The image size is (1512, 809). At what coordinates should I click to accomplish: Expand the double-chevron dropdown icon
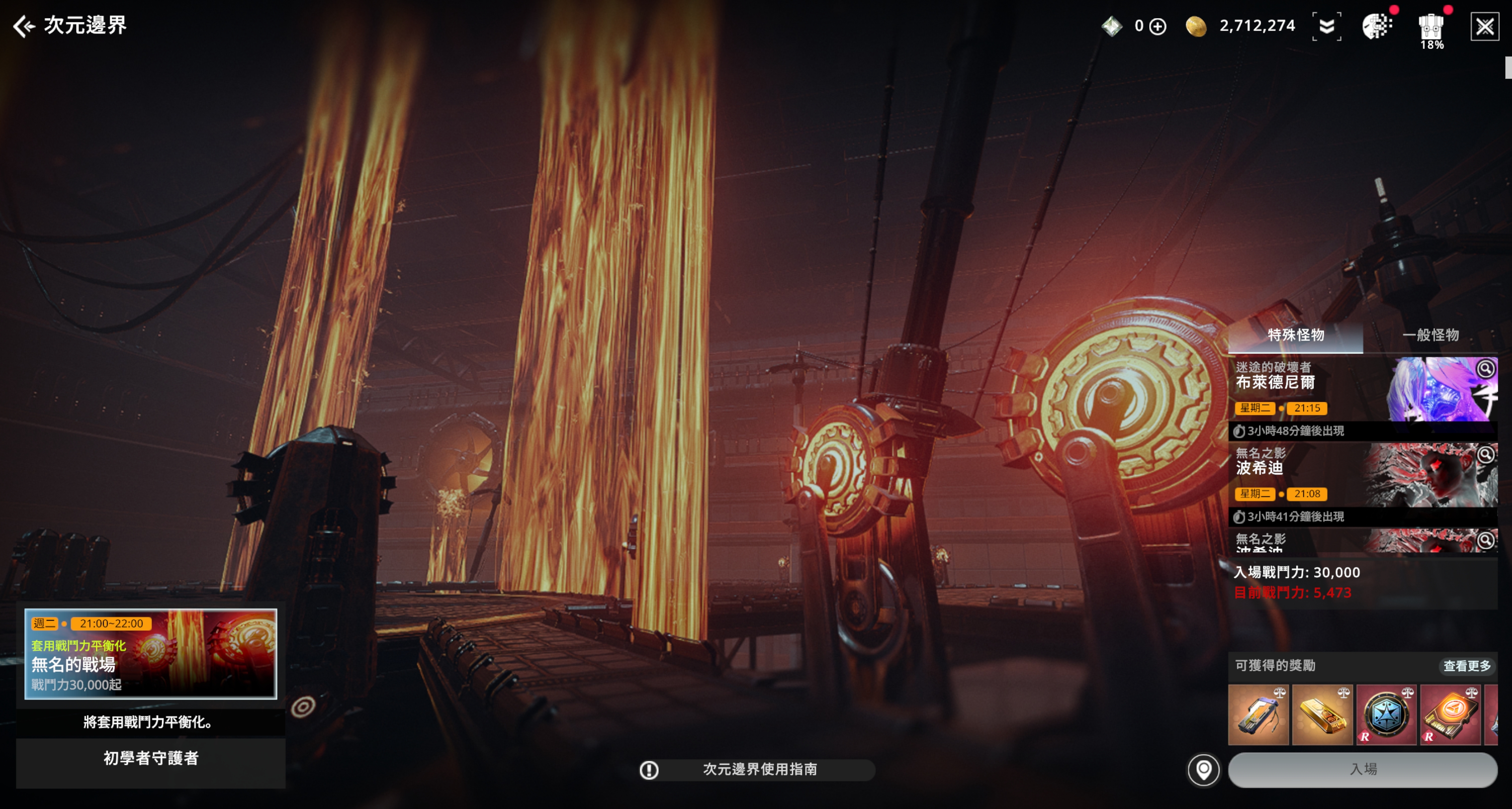(x=1326, y=26)
